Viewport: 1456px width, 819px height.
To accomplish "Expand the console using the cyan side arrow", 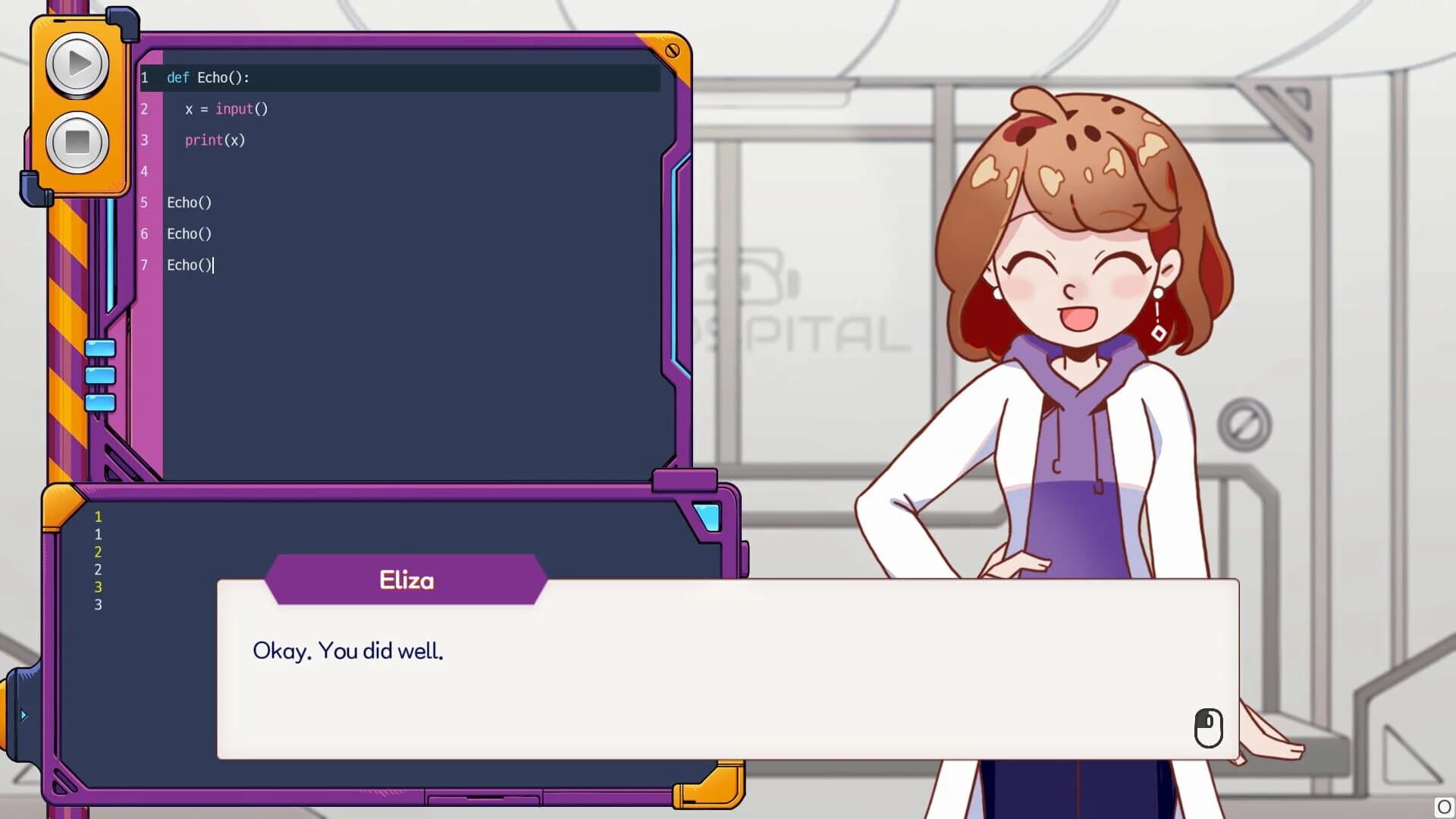I will [25, 714].
